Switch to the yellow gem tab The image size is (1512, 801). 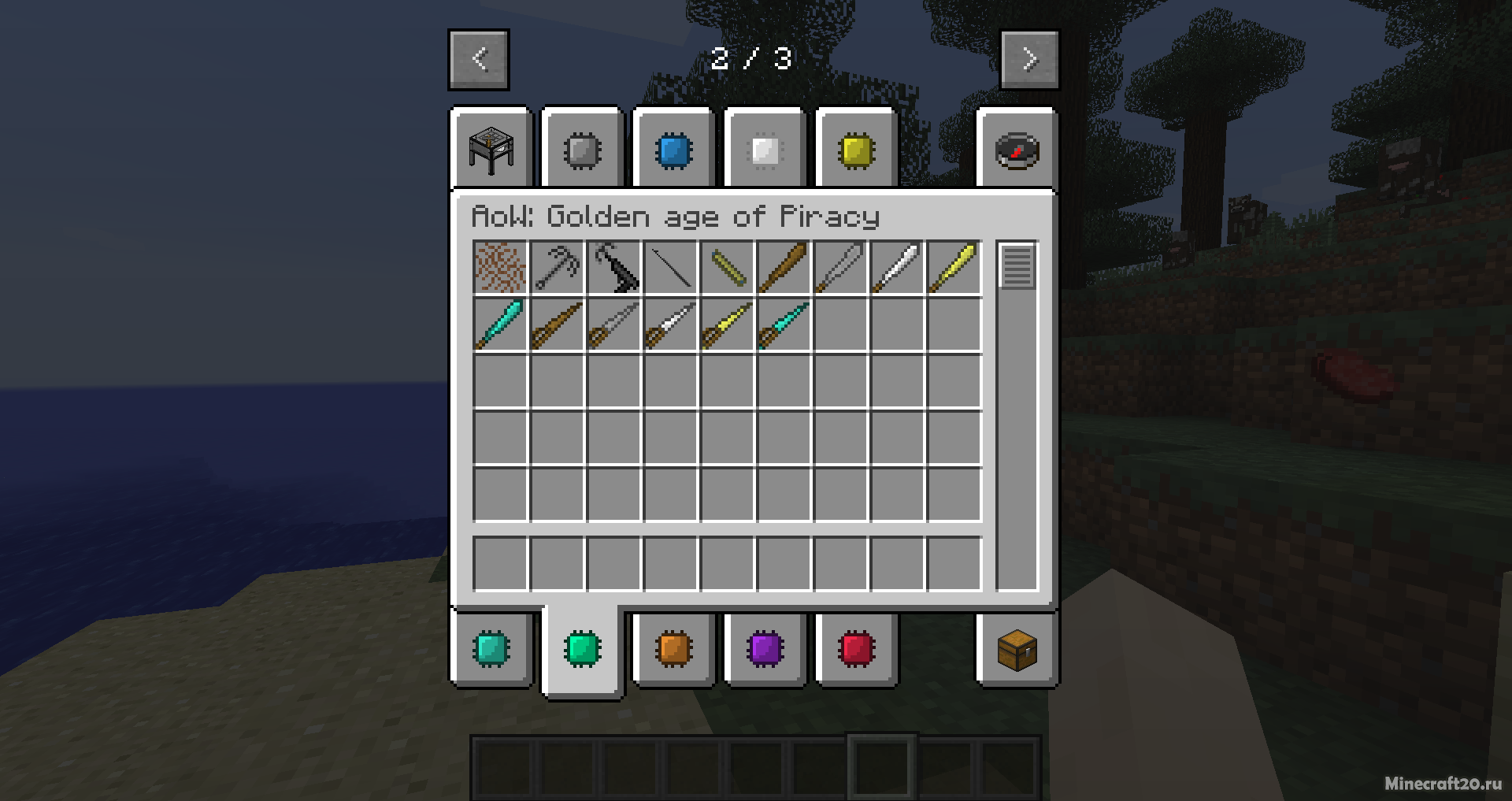click(x=856, y=150)
